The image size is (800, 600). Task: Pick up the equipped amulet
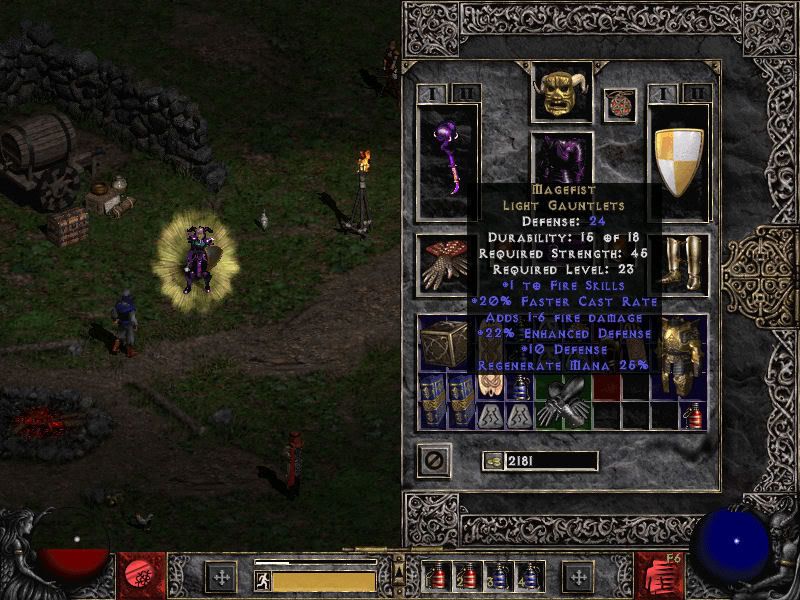(619, 104)
